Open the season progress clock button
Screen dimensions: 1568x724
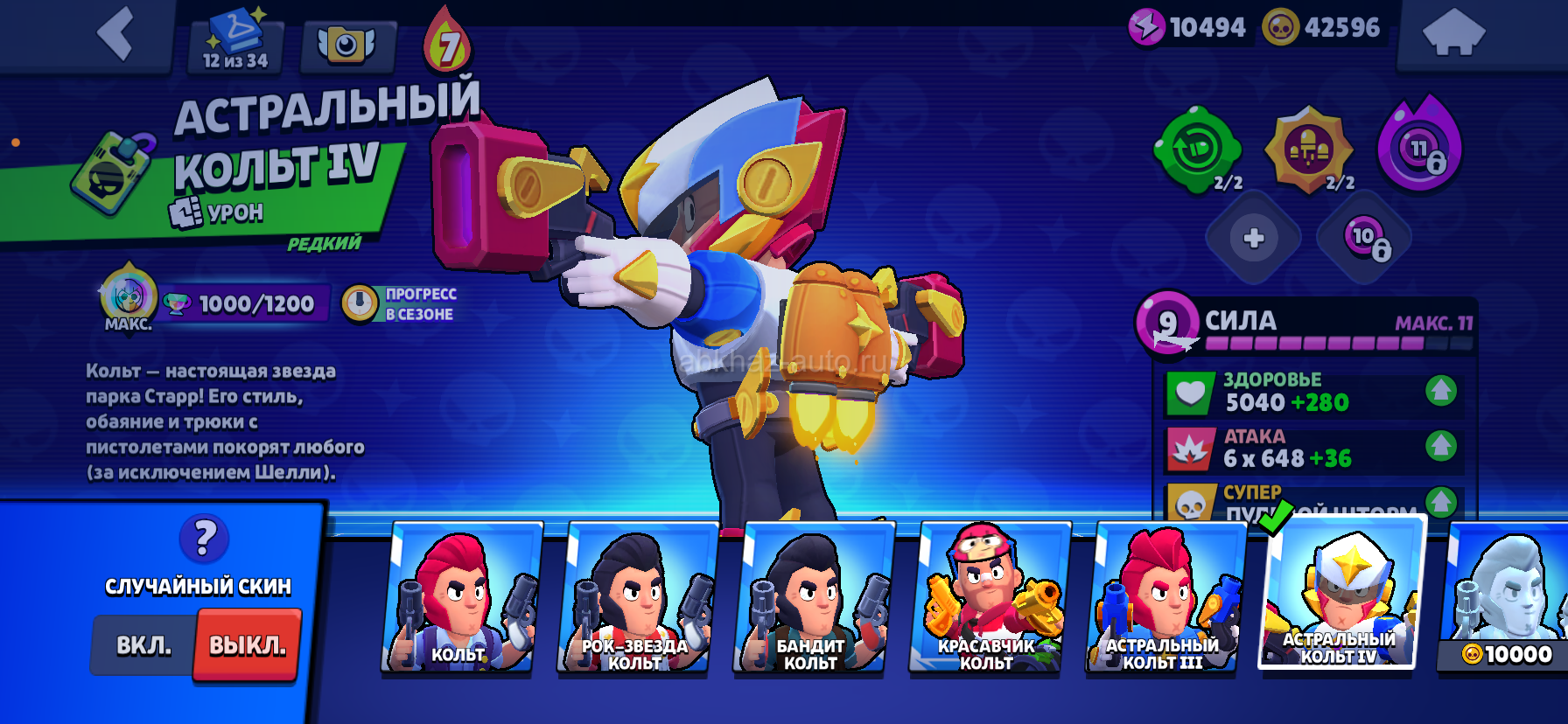360,304
